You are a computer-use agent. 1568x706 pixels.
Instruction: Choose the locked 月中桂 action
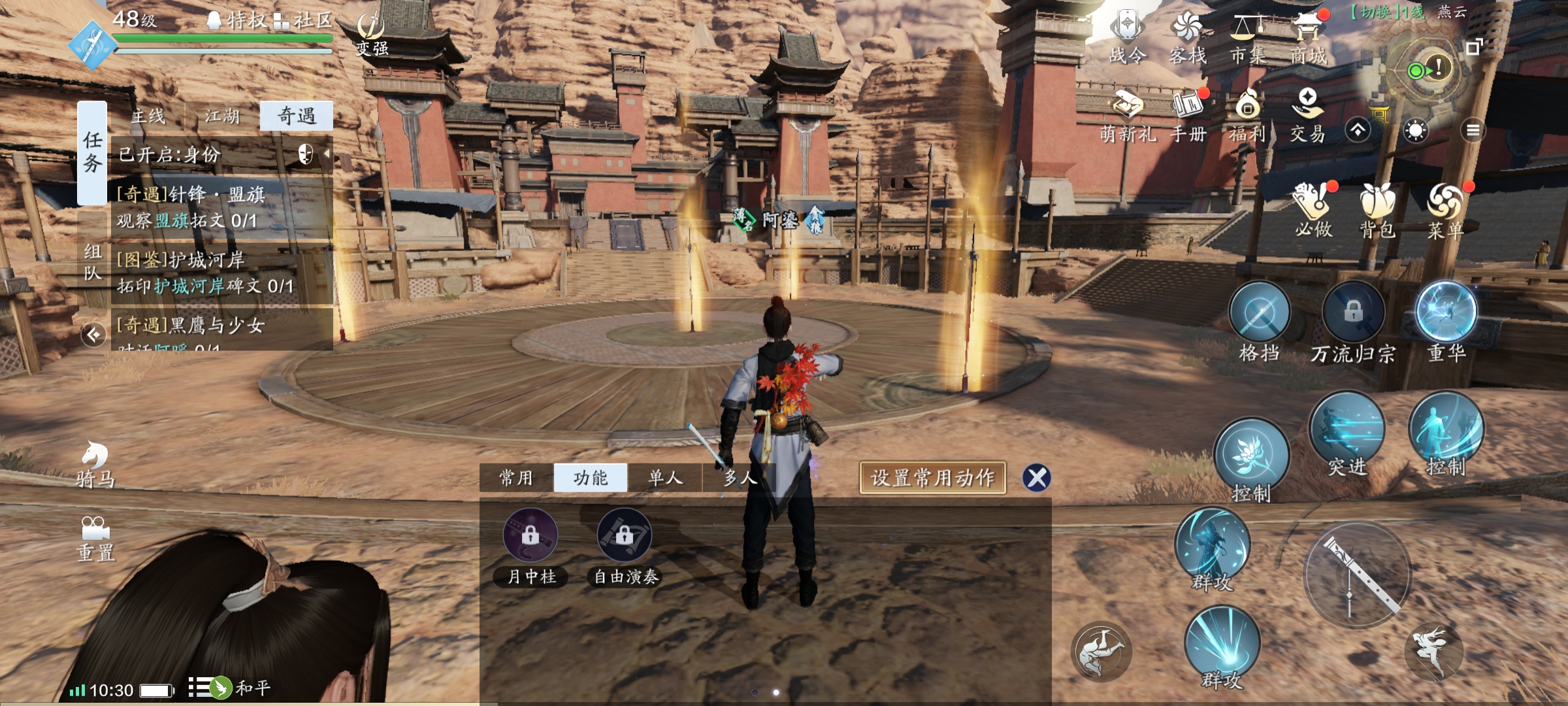(x=531, y=536)
